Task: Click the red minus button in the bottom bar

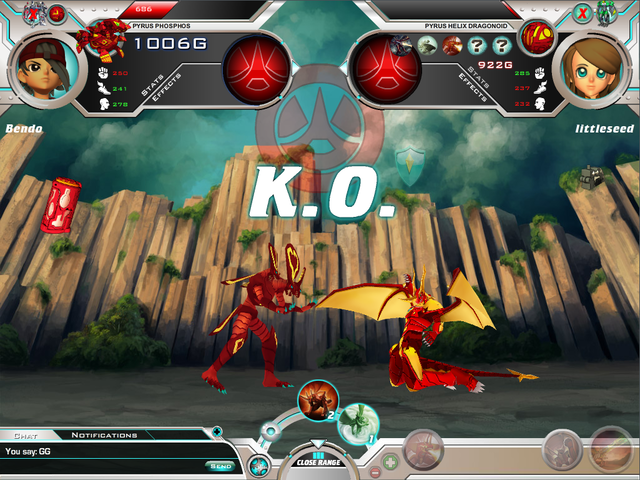Action: [374, 470]
